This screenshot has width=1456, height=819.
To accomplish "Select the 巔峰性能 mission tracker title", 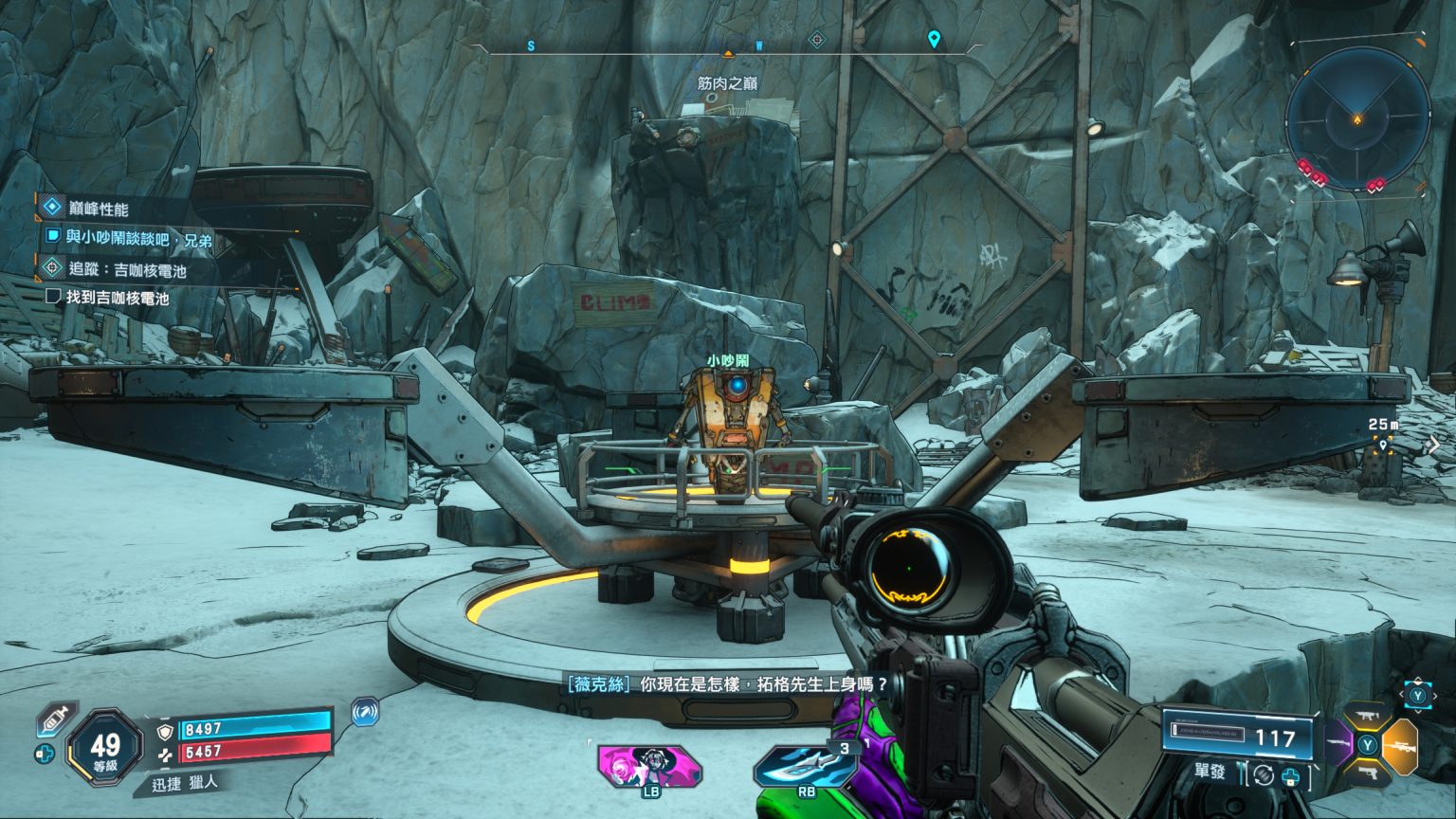I will (x=98, y=209).
